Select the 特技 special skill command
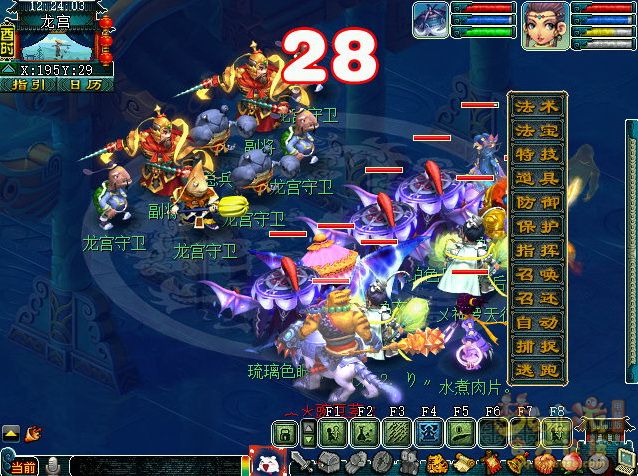This screenshot has height=476, width=638. tap(537, 154)
